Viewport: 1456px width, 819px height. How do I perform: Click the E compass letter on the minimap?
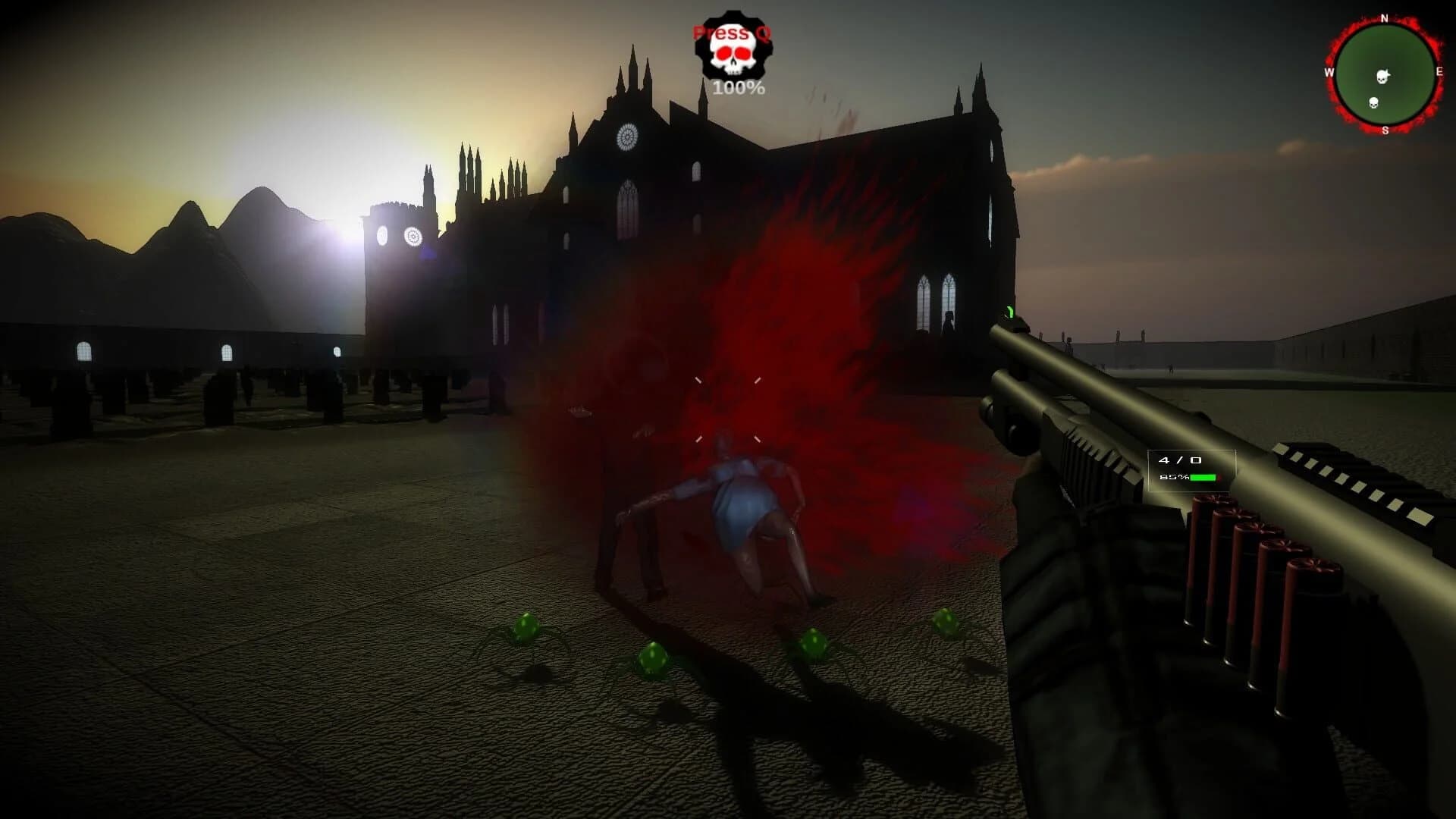1440,72
